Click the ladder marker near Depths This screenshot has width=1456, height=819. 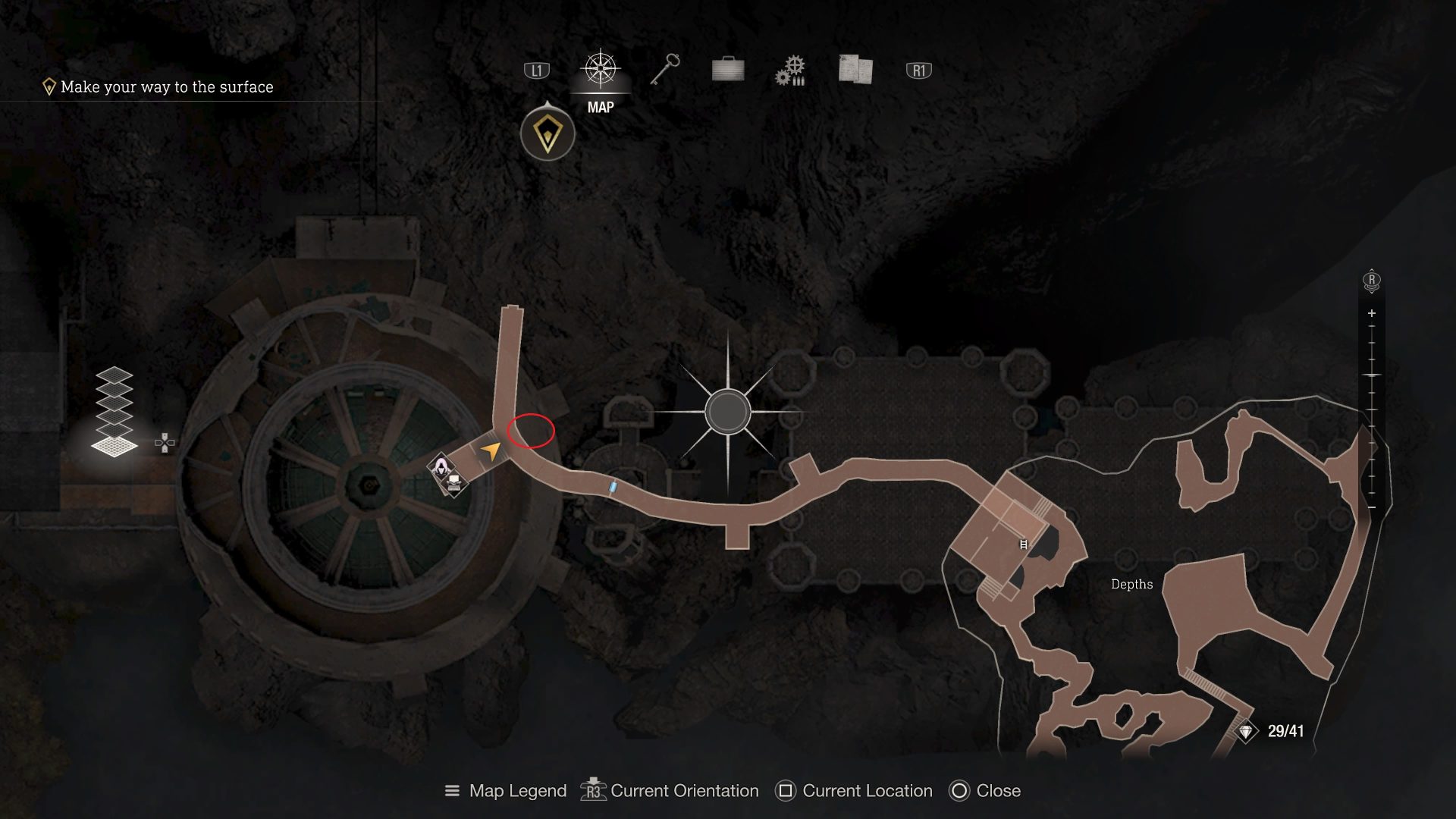click(1024, 544)
